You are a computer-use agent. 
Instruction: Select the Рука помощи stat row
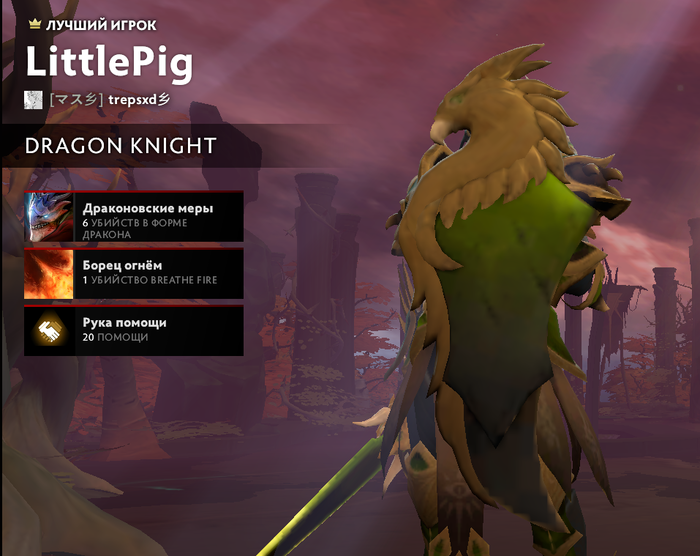(134, 331)
